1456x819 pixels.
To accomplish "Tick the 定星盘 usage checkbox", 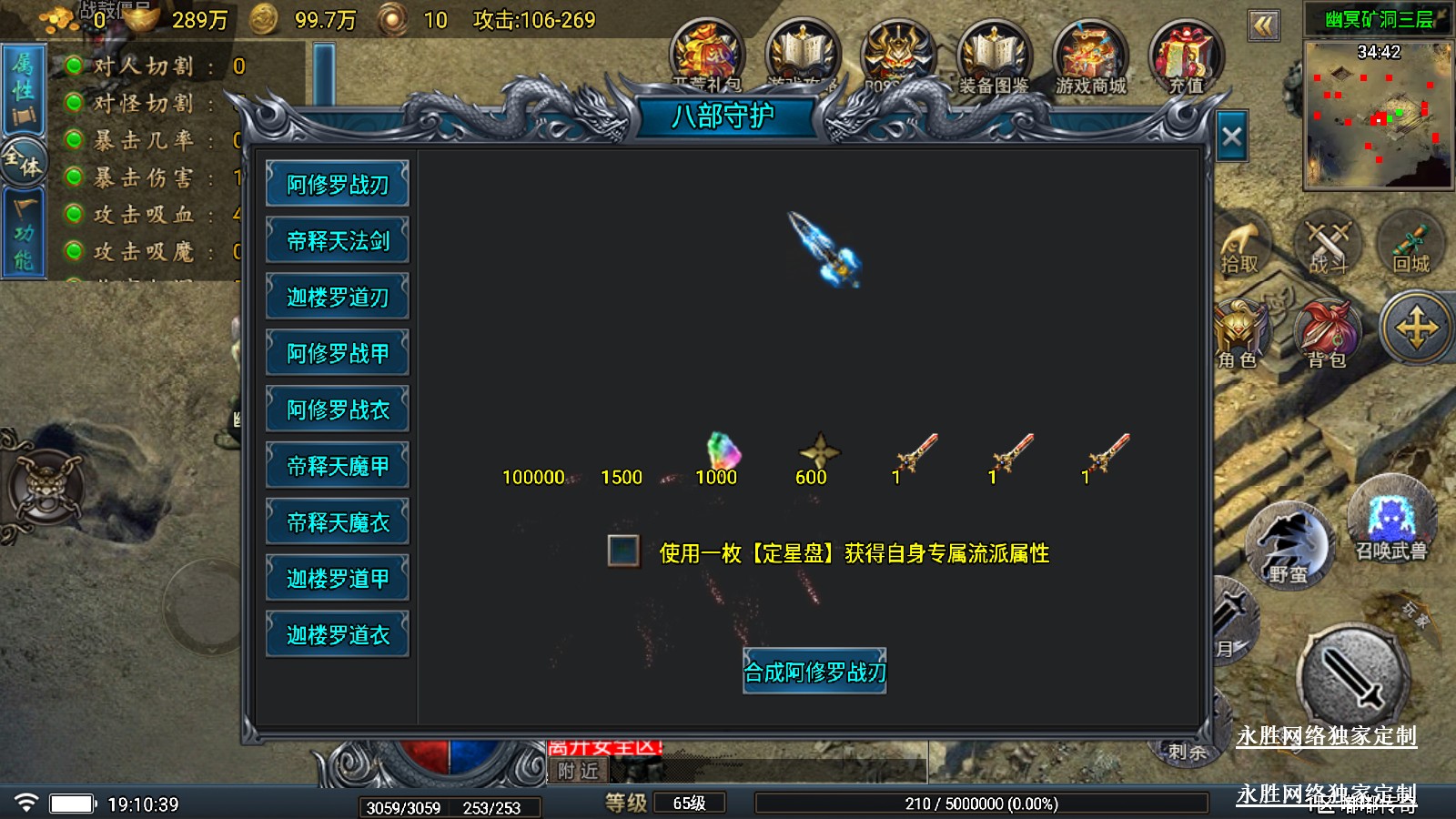I will (623, 551).
